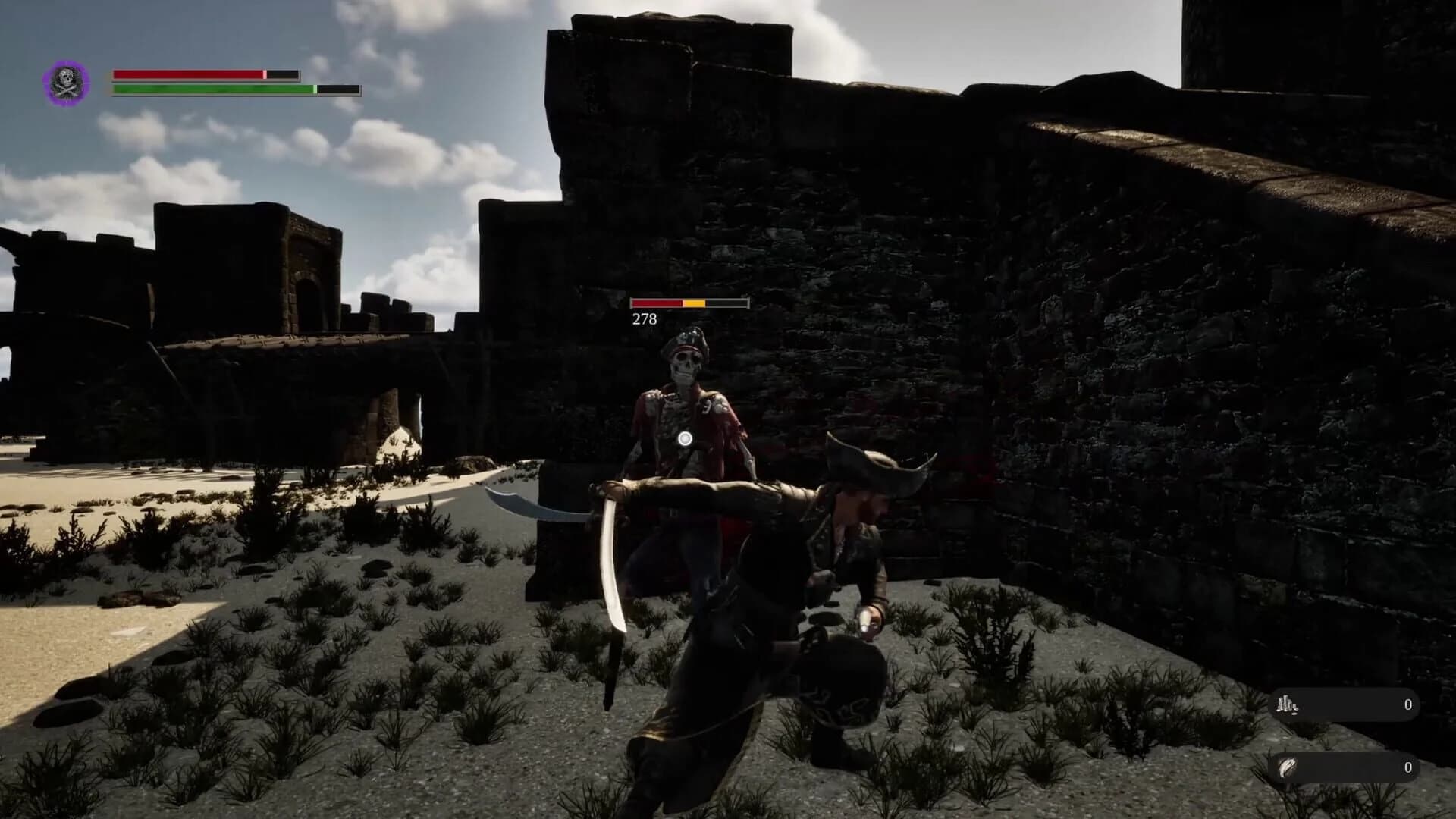Click the feather currency counter showing 0
Image resolution: width=1456 pixels, height=819 pixels.
tap(1408, 766)
